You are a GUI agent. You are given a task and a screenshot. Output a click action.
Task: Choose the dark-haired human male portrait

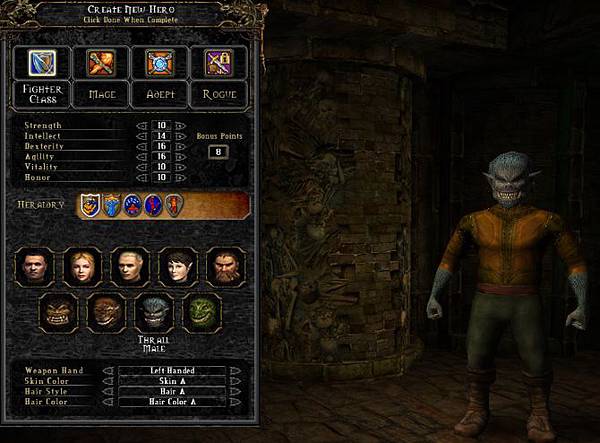(34, 266)
